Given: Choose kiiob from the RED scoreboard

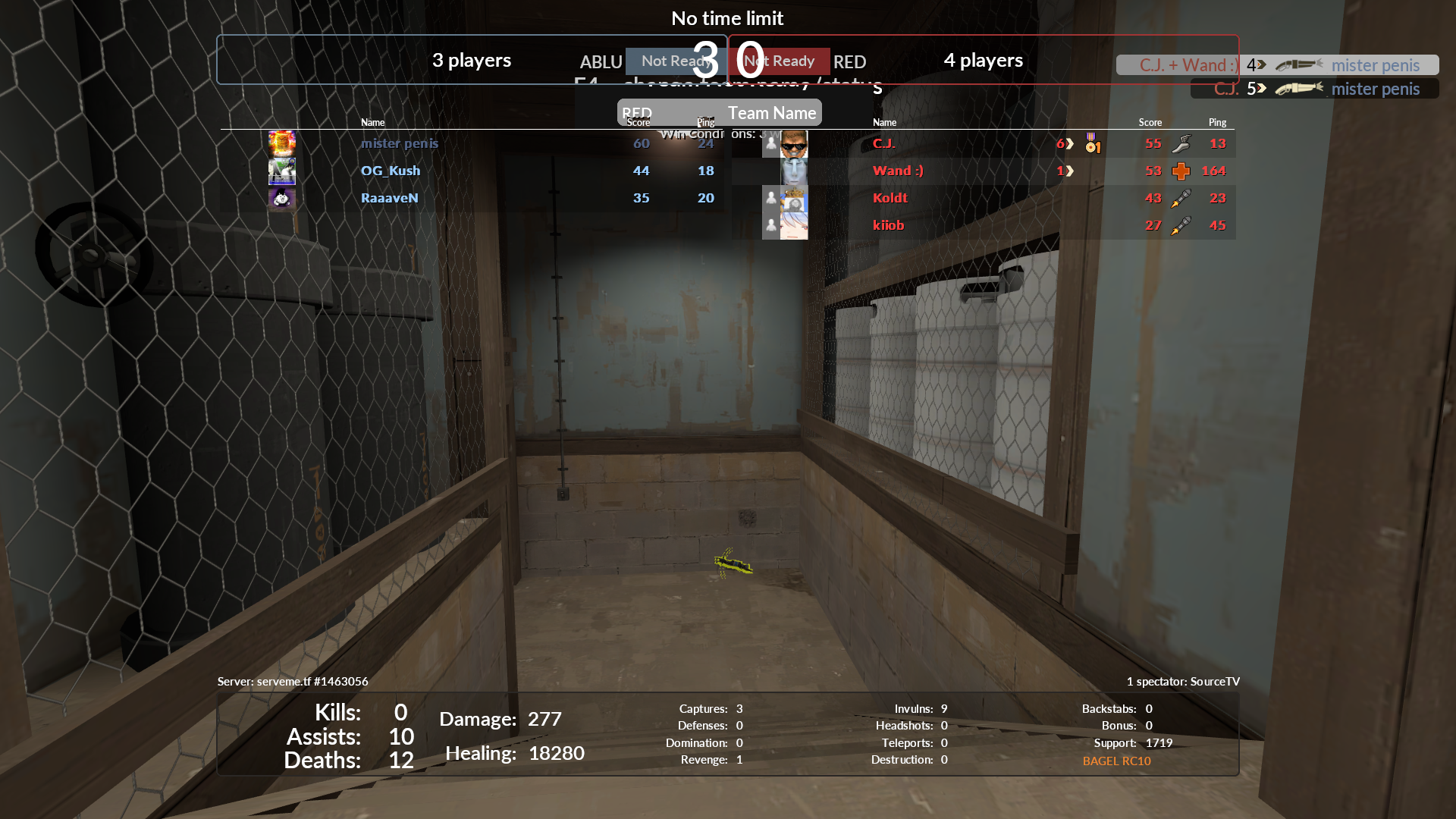Looking at the screenshot, I should point(889,225).
